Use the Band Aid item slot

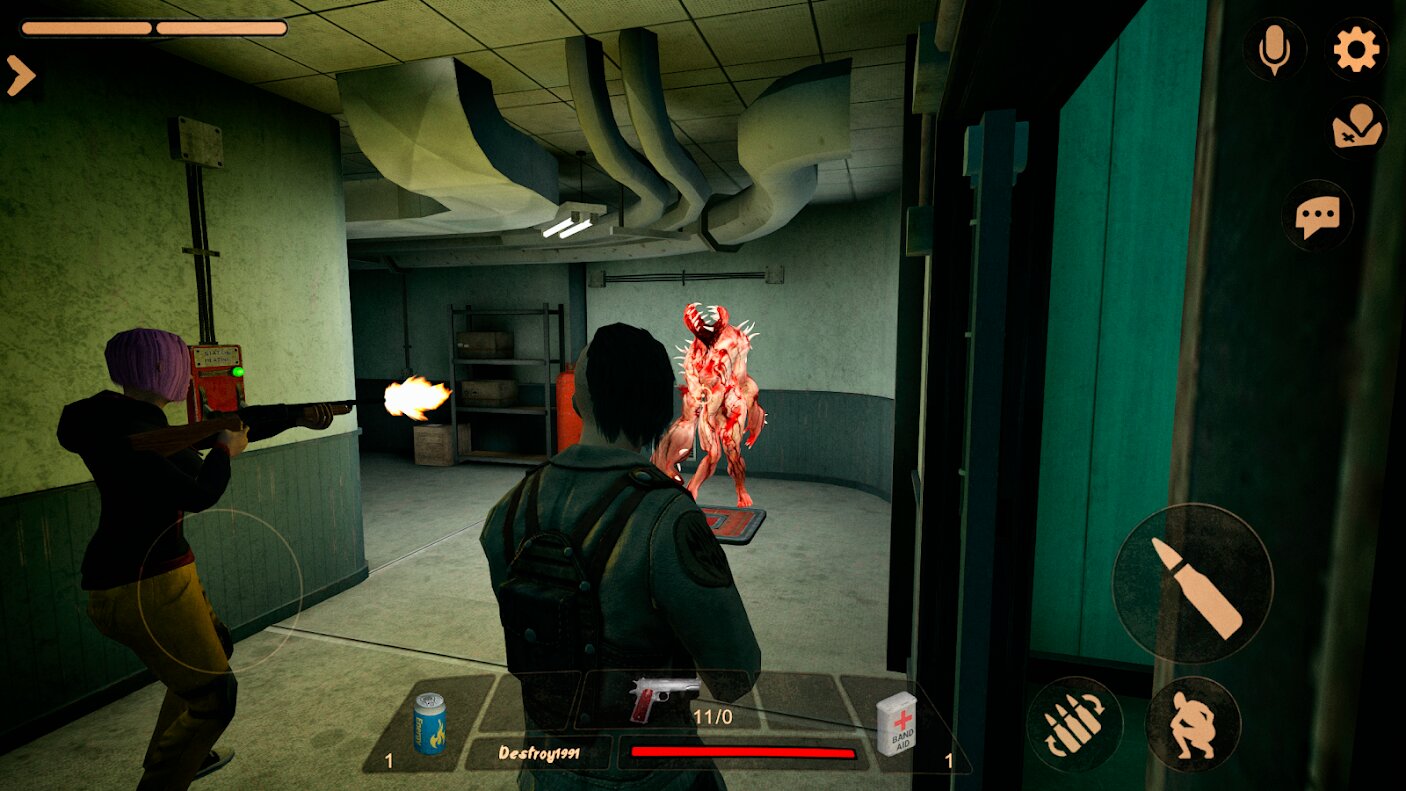(896, 722)
